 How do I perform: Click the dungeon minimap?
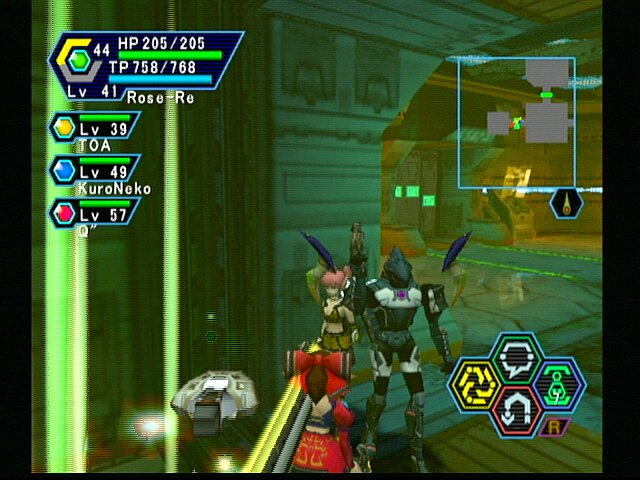pyautogui.click(x=517, y=122)
